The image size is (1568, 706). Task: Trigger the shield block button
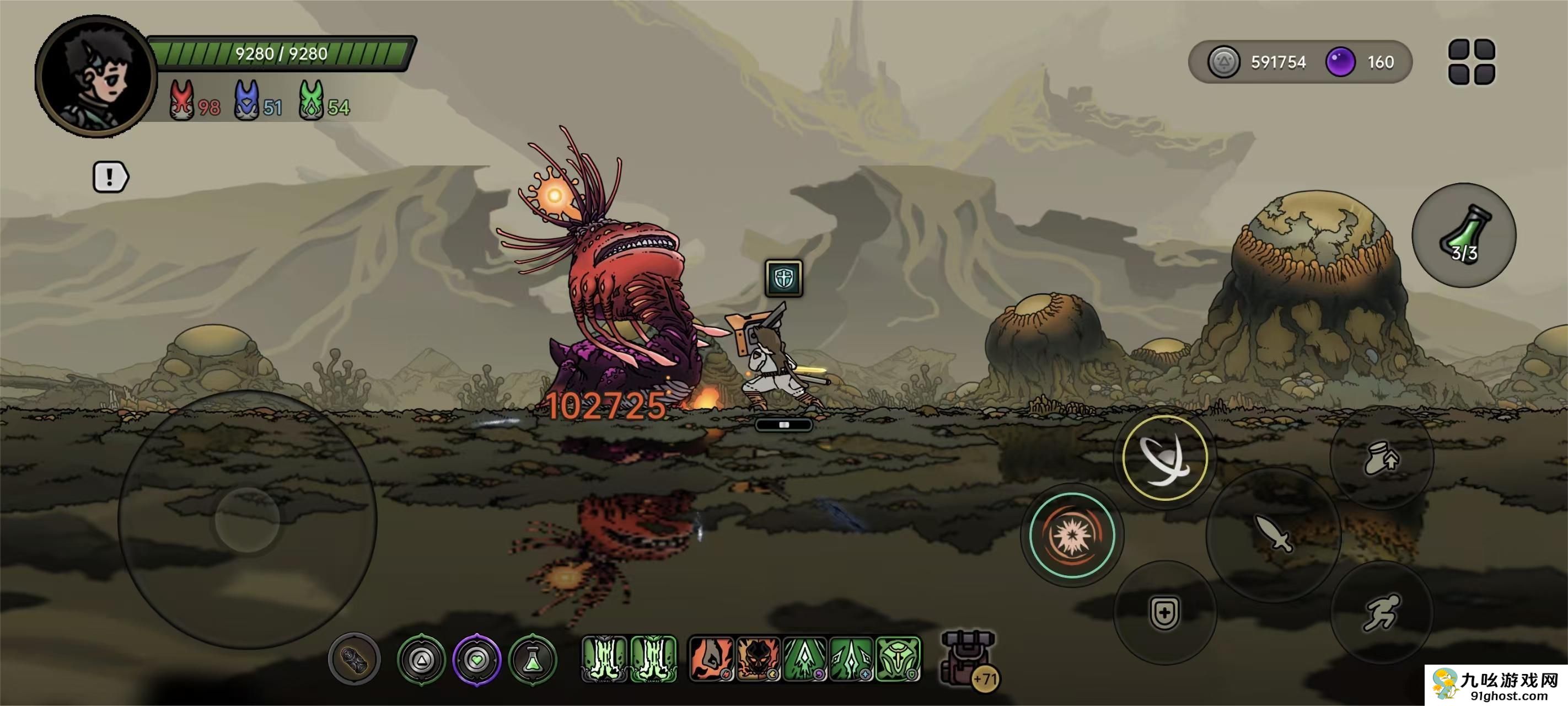(x=1164, y=612)
